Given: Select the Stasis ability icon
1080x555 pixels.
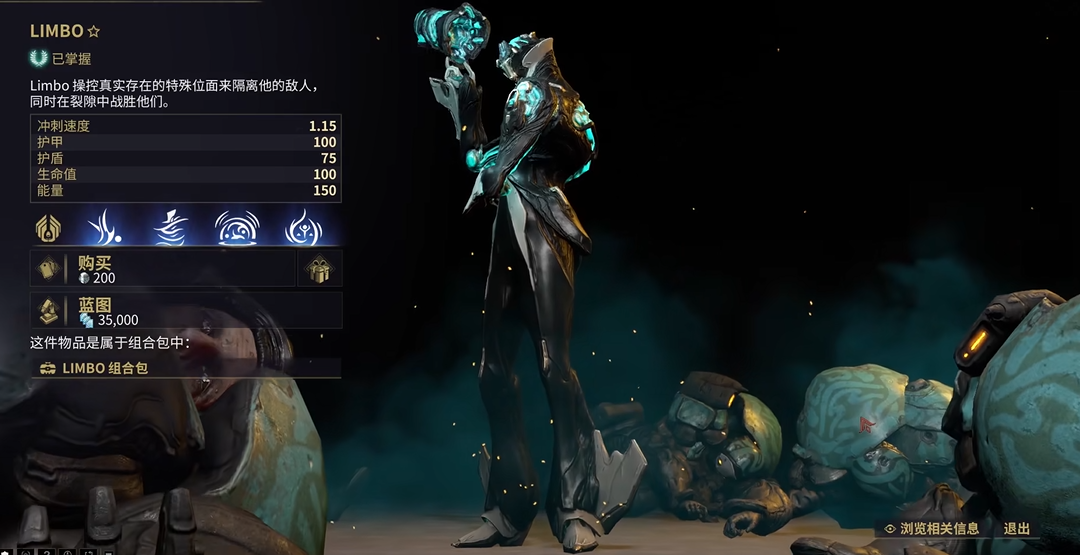Looking at the screenshot, I should click(x=169, y=227).
